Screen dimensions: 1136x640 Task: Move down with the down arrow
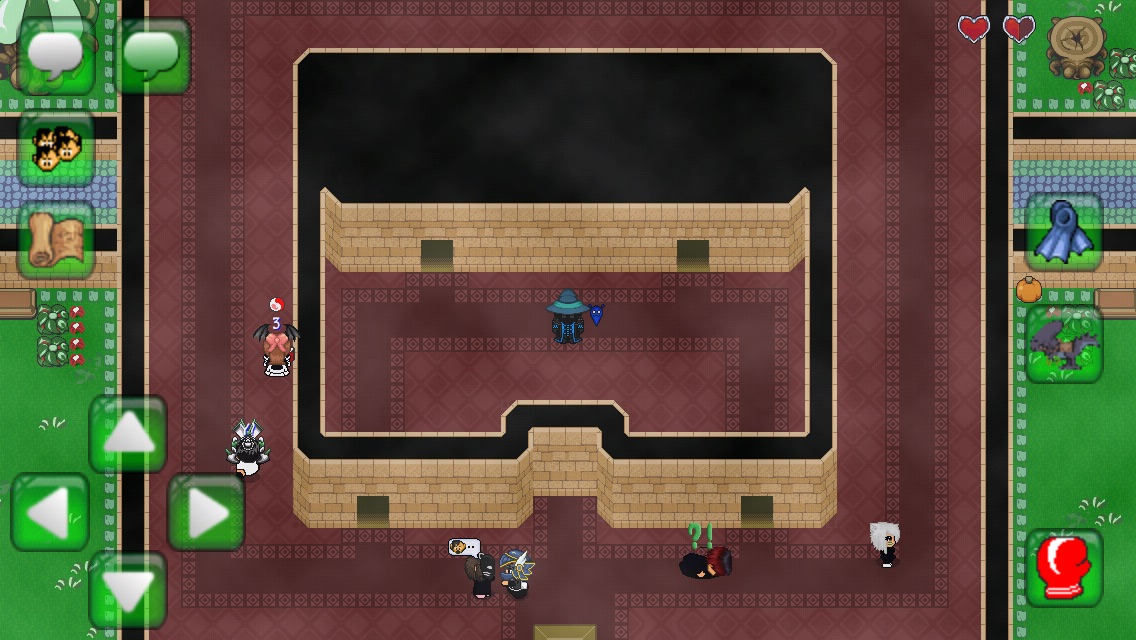click(x=128, y=590)
